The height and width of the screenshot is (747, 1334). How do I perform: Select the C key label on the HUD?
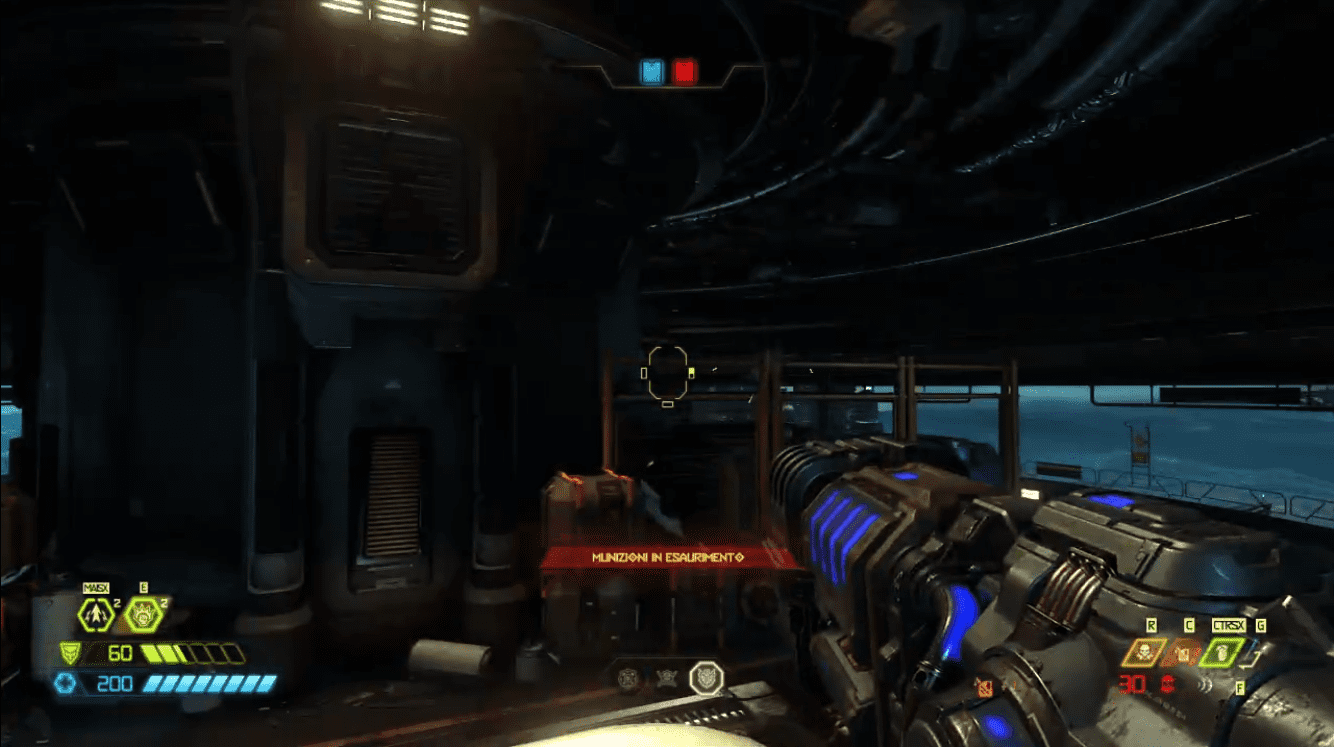click(1189, 625)
